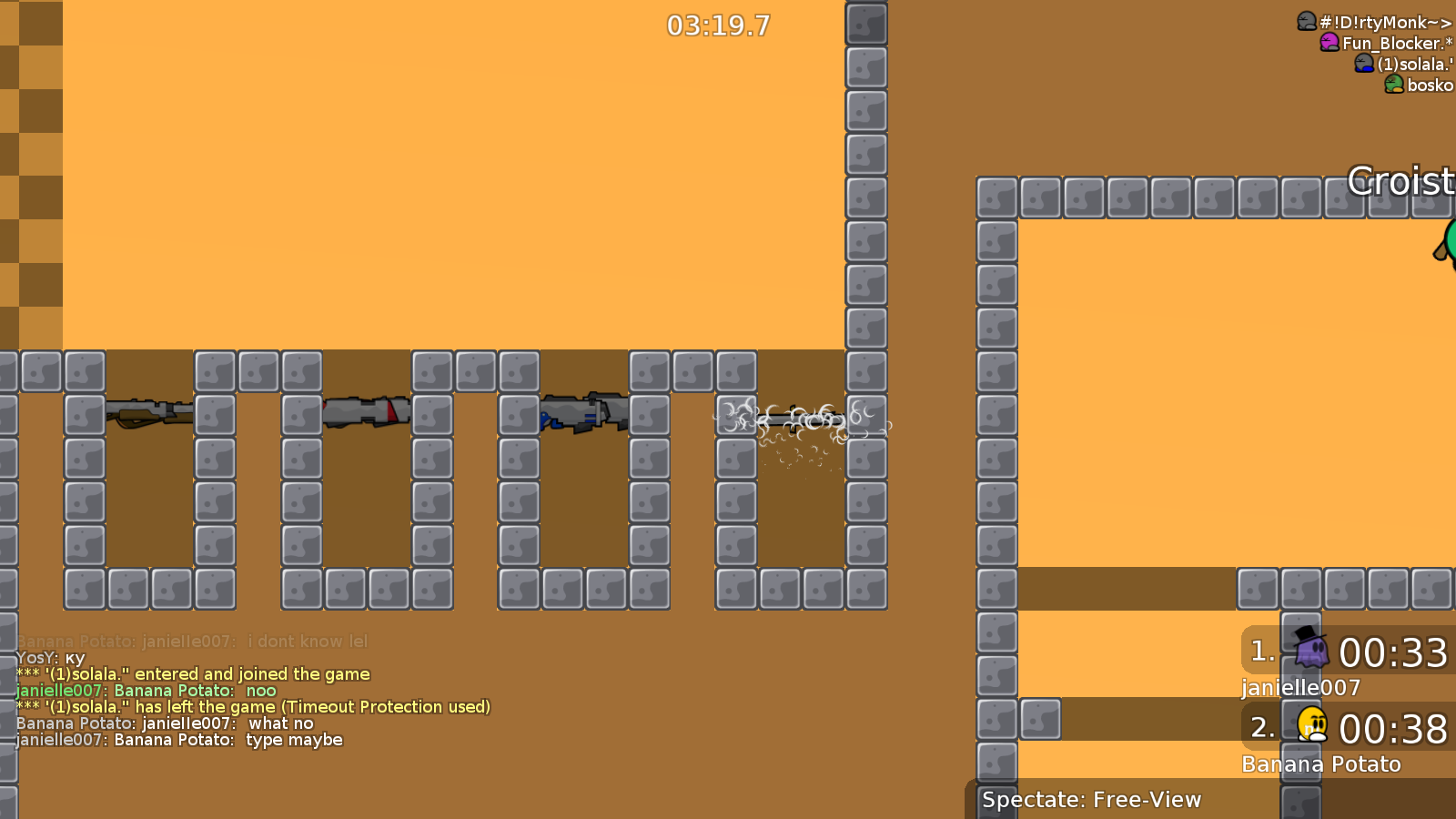Click the solala joined-game message in chat
Image resolution: width=1456 pixels, height=819 pixels.
coord(191,673)
